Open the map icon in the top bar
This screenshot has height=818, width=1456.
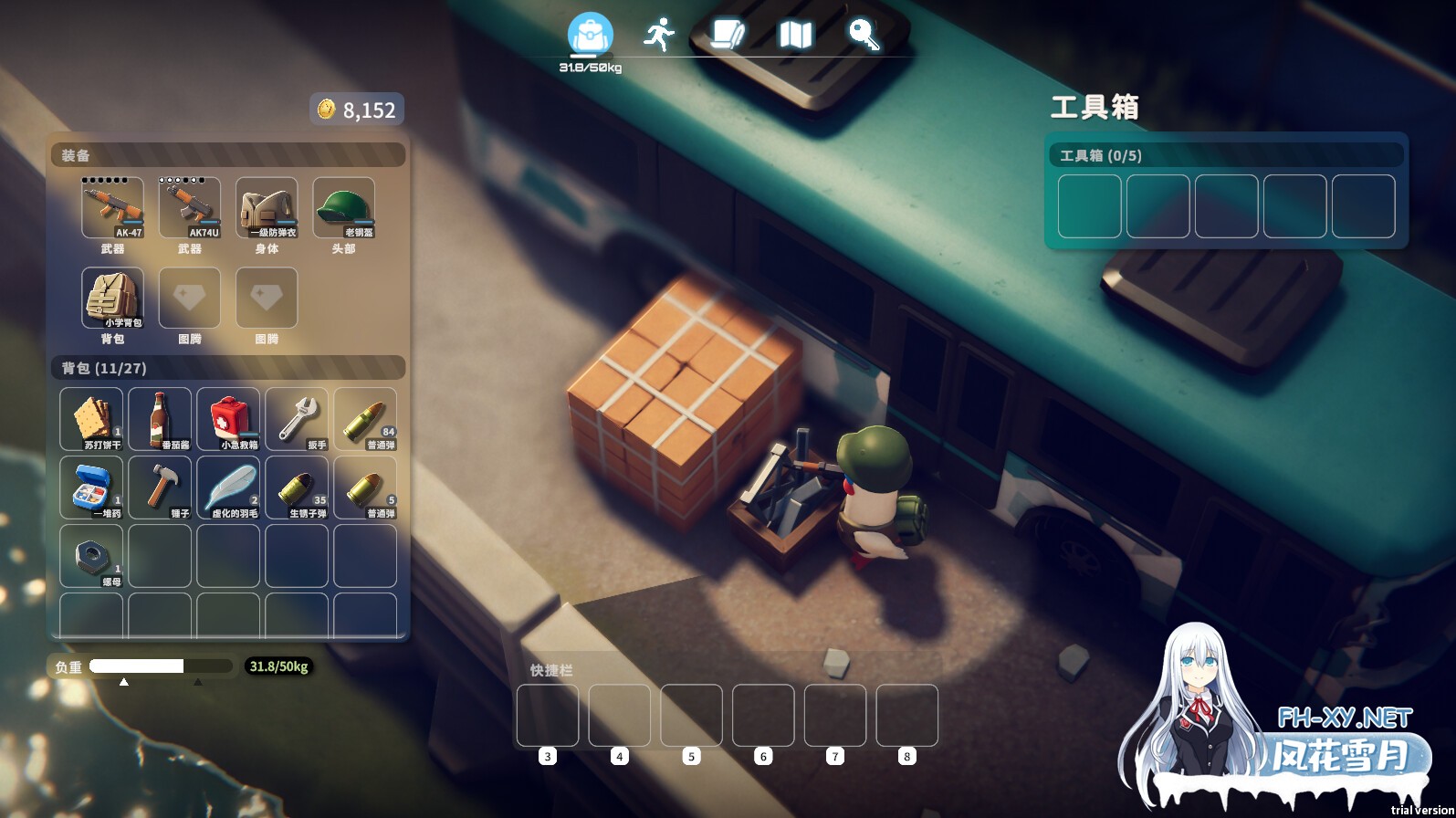794,35
